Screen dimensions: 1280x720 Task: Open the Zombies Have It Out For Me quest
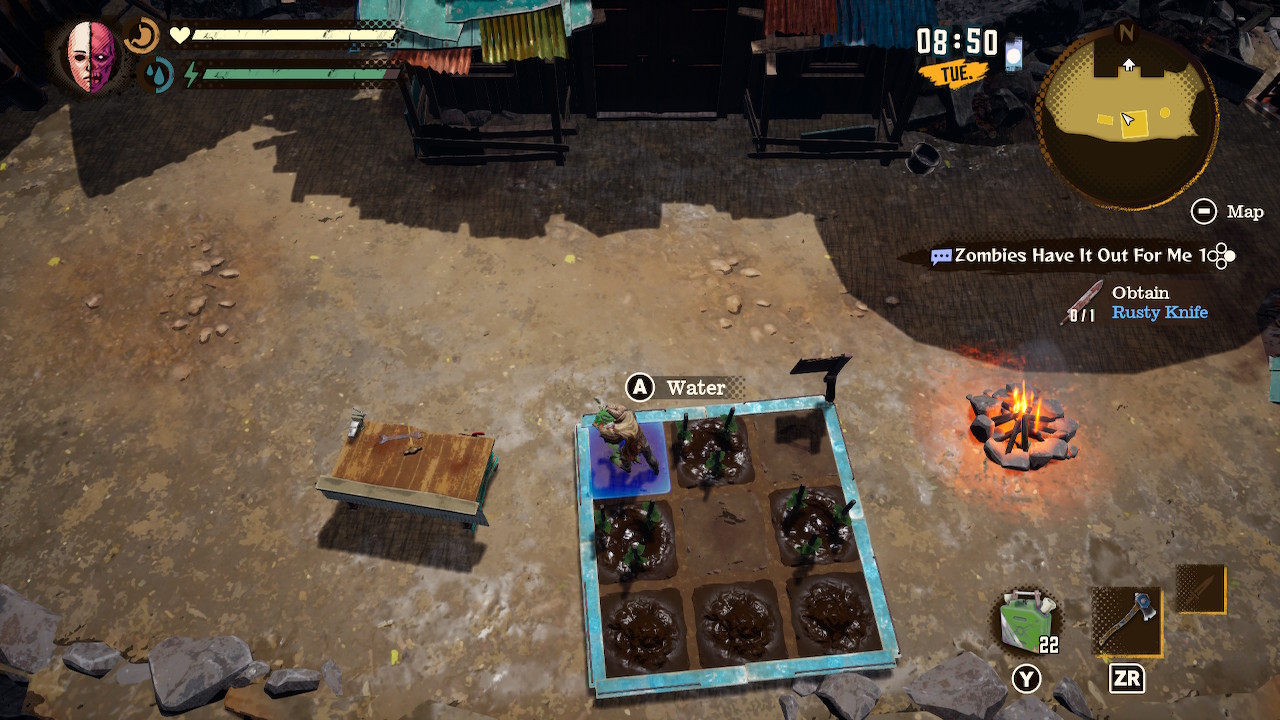pos(1080,256)
